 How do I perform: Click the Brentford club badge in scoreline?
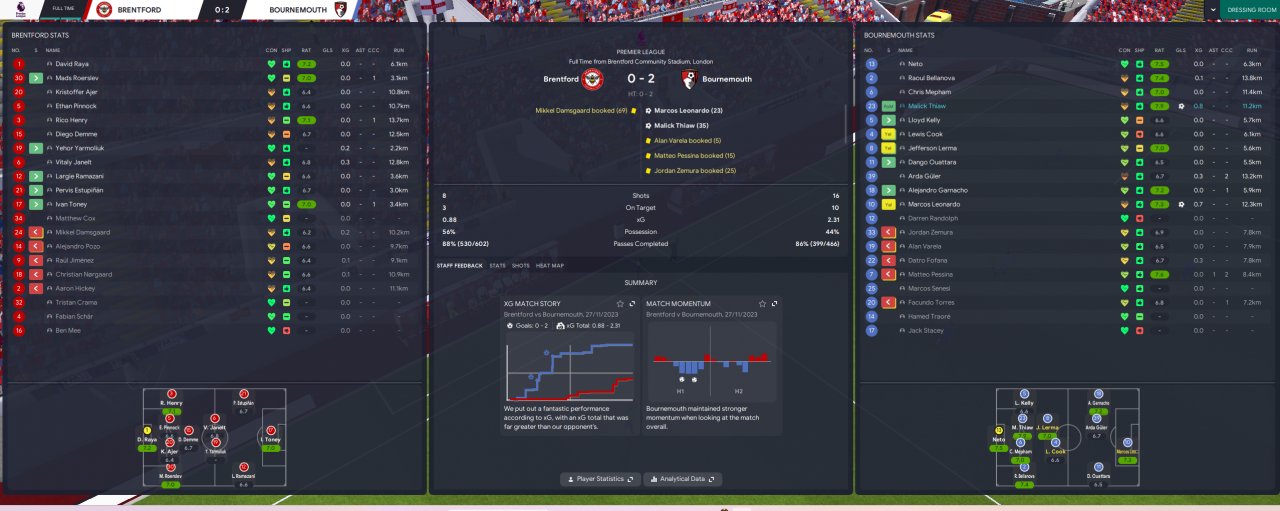click(593, 78)
